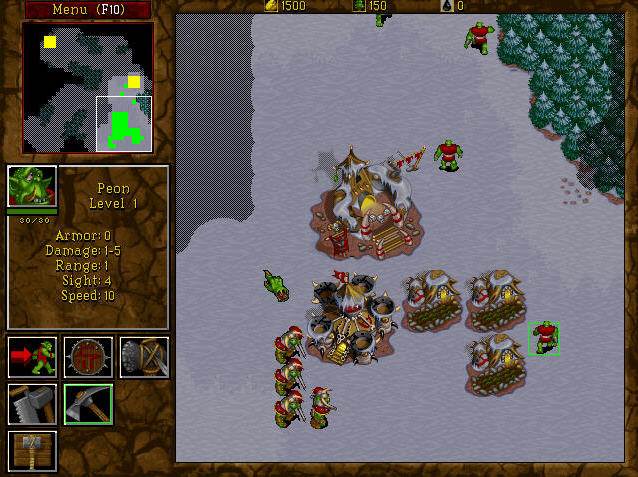Choose the Repair saw and hammer icon
This screenshot has width=638, height=477.
tap(32, 404)
